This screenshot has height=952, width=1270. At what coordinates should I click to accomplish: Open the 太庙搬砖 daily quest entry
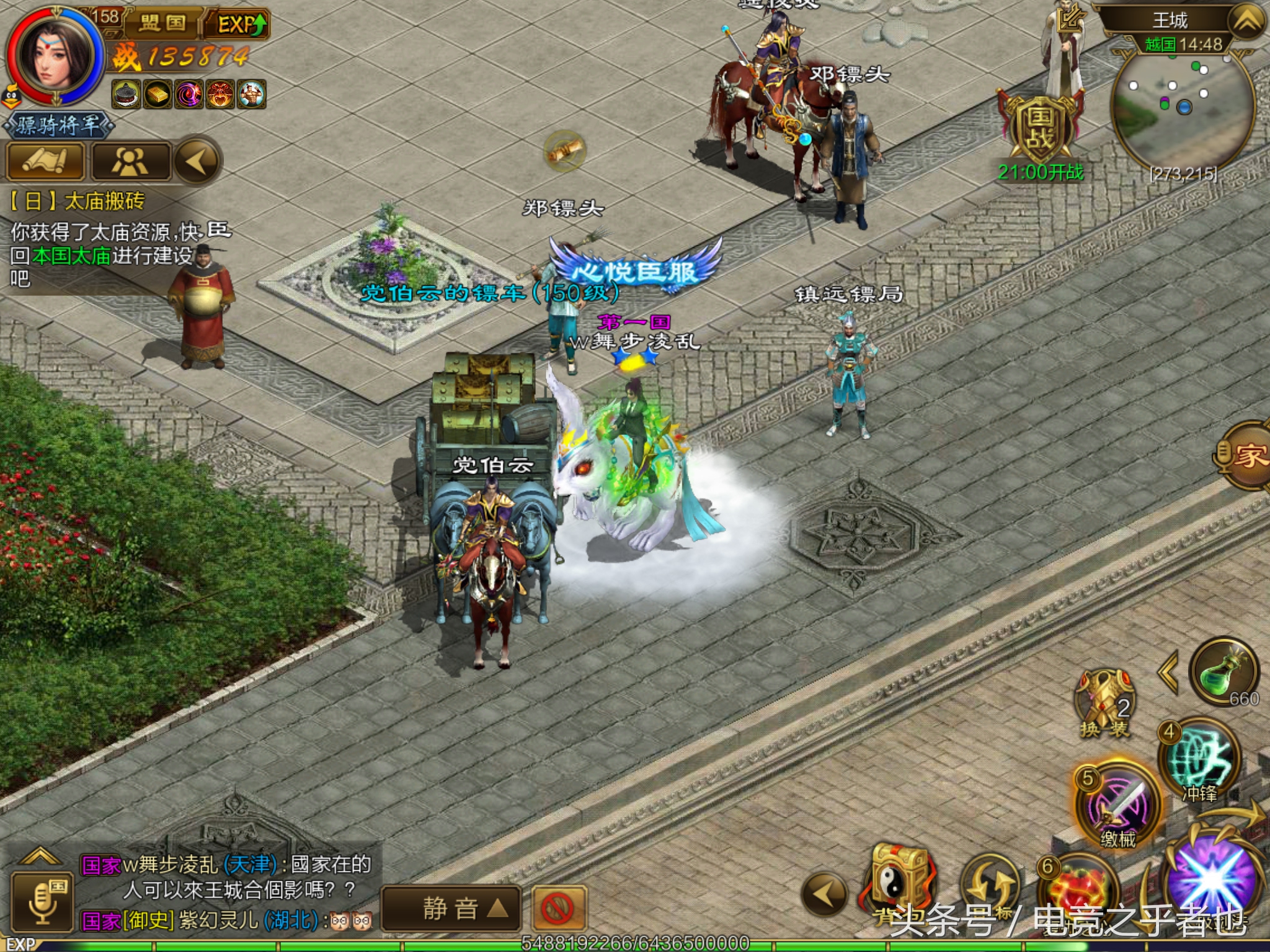coord(78,201)
